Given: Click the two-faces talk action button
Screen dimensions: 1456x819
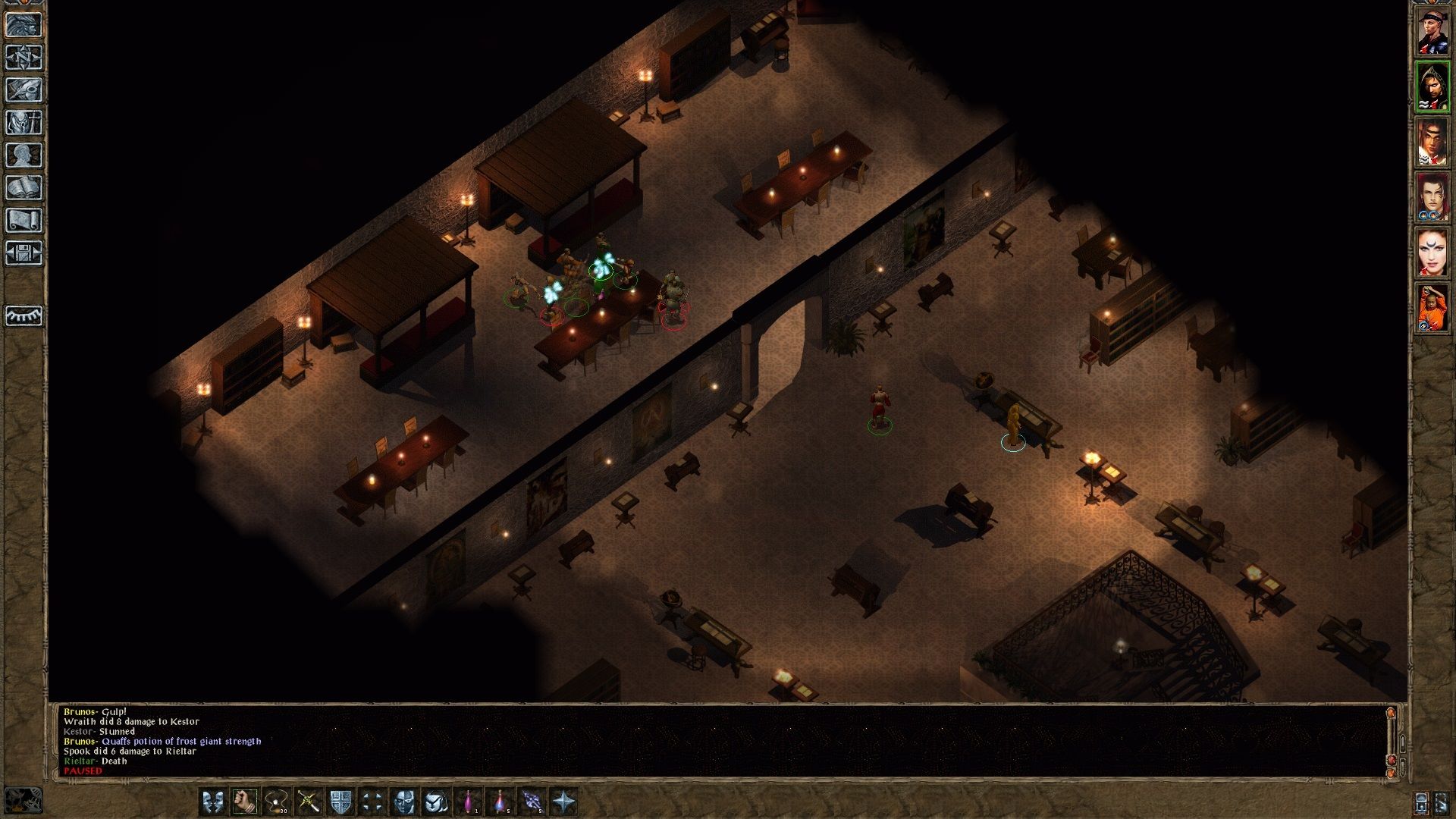Looking at the screenshot, I should tap(212, 802).
